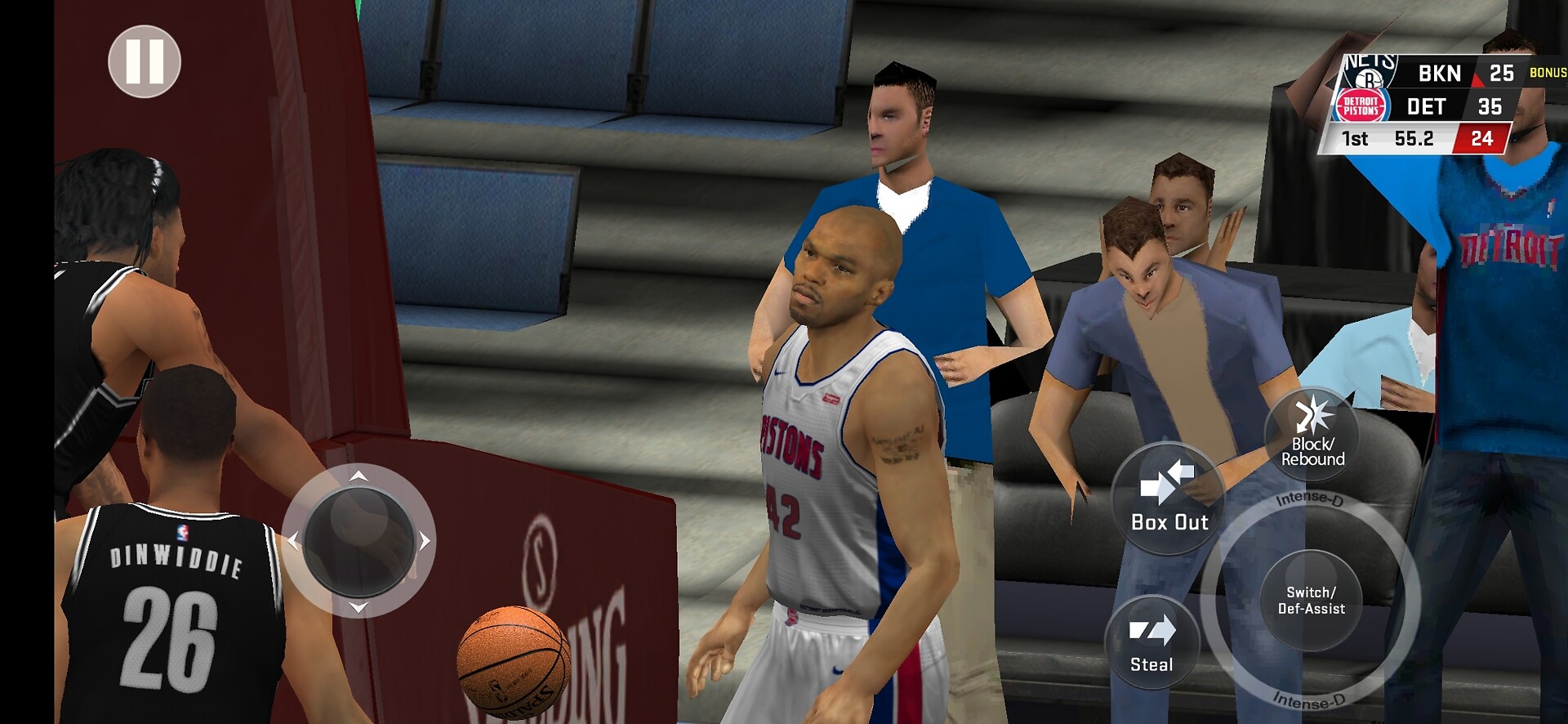Attempt a Steal with the Steal button
This screenshot has width=1568, height=724.
point(1151,643)
